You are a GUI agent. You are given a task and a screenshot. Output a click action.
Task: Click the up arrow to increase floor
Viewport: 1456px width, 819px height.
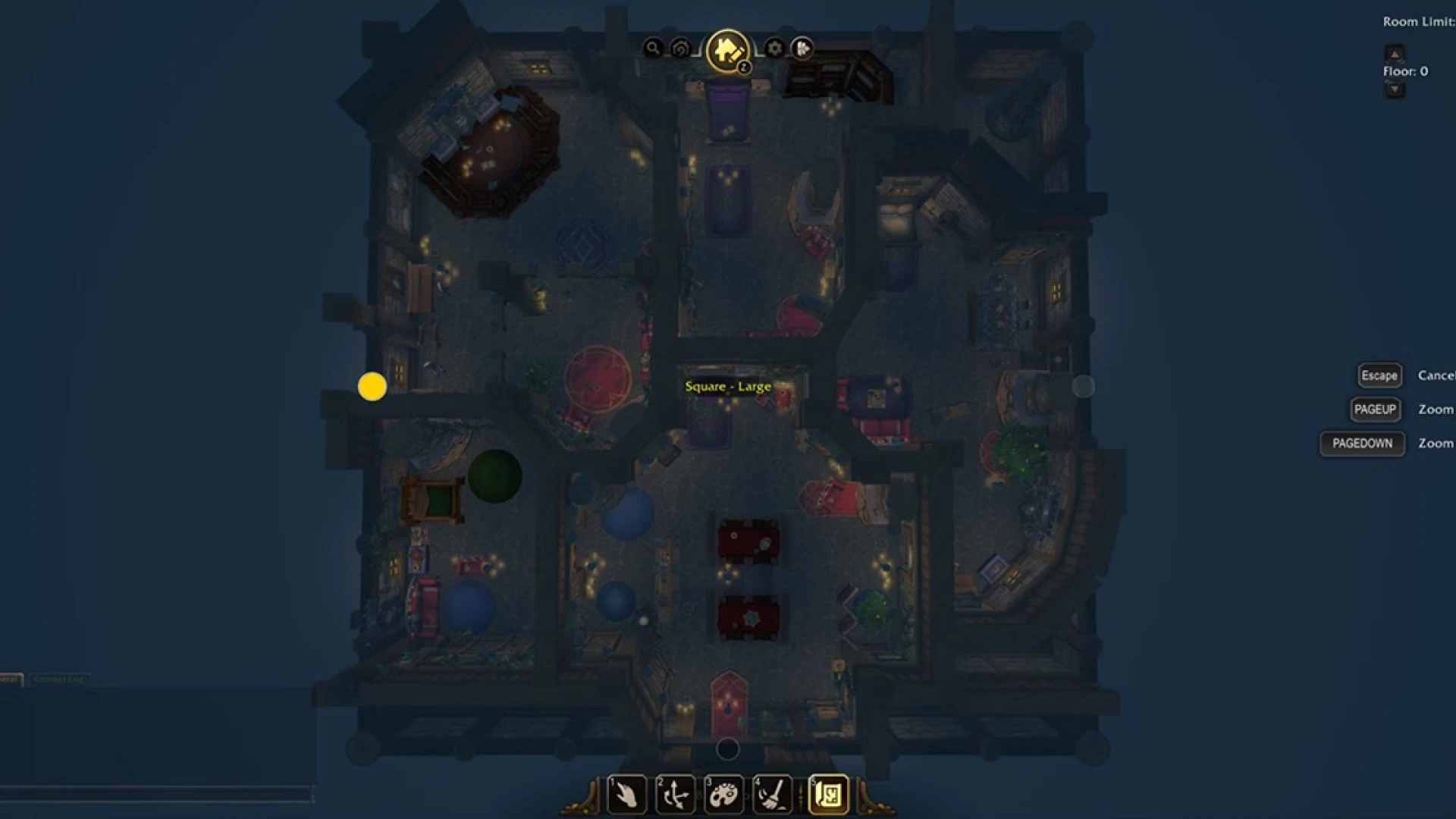pos(1394,54)
